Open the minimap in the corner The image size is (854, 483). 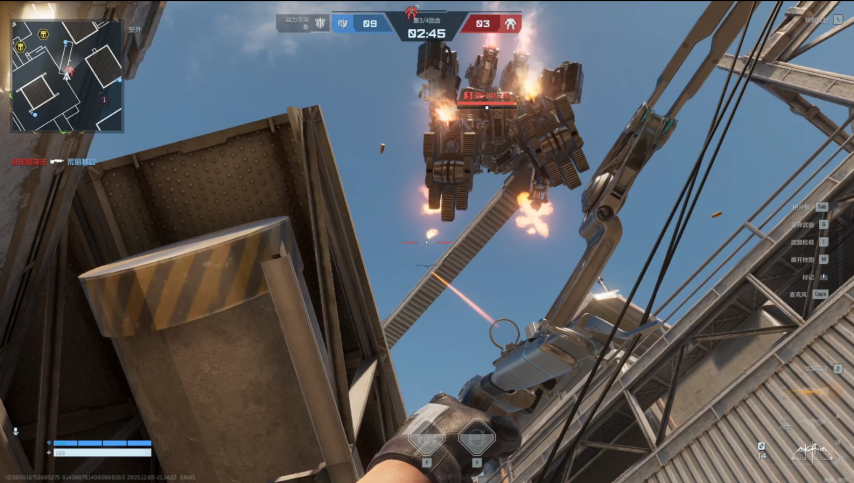pyautogui.click(x=66, y=76)
